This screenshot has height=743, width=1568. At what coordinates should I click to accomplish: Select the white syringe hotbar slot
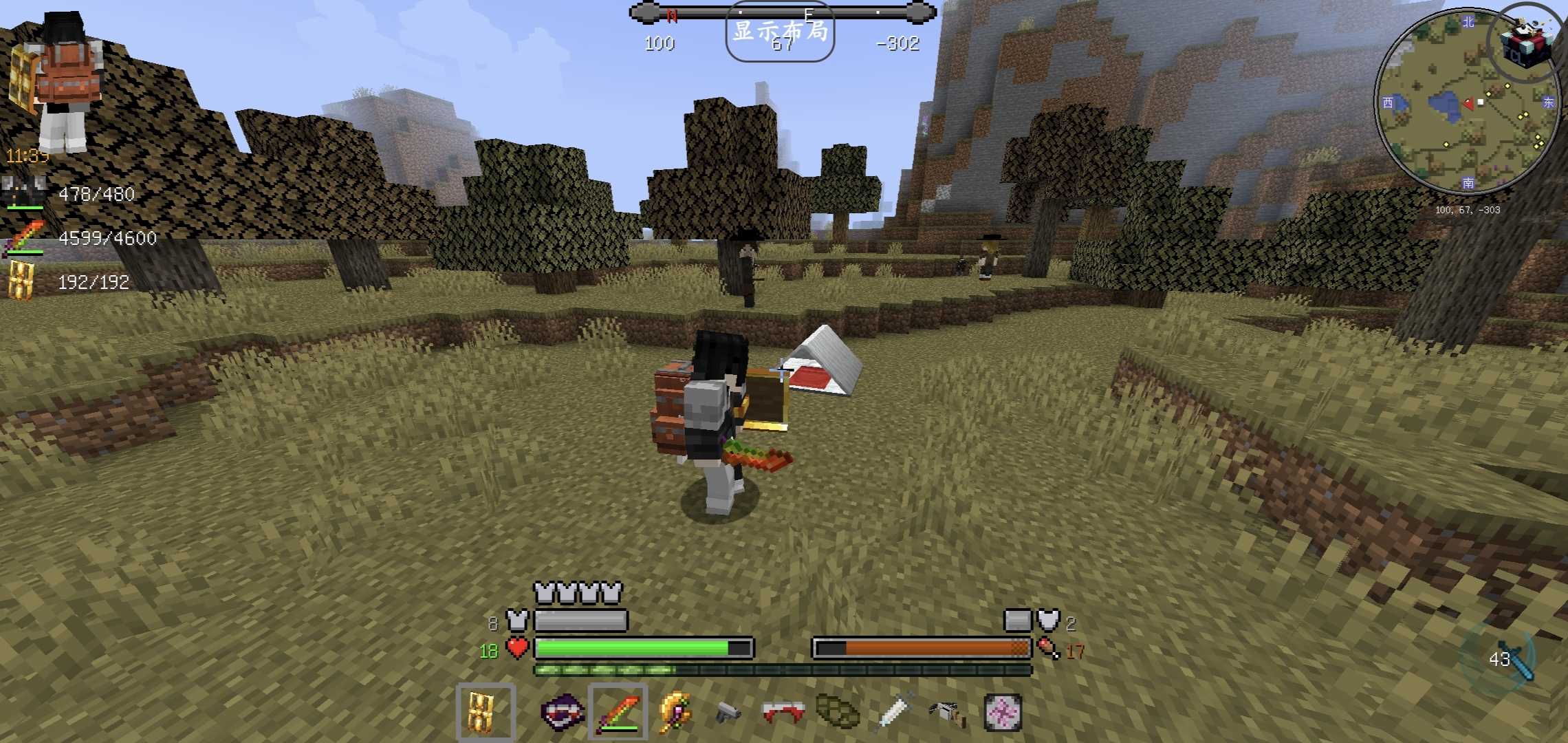(x=893, y=712)
